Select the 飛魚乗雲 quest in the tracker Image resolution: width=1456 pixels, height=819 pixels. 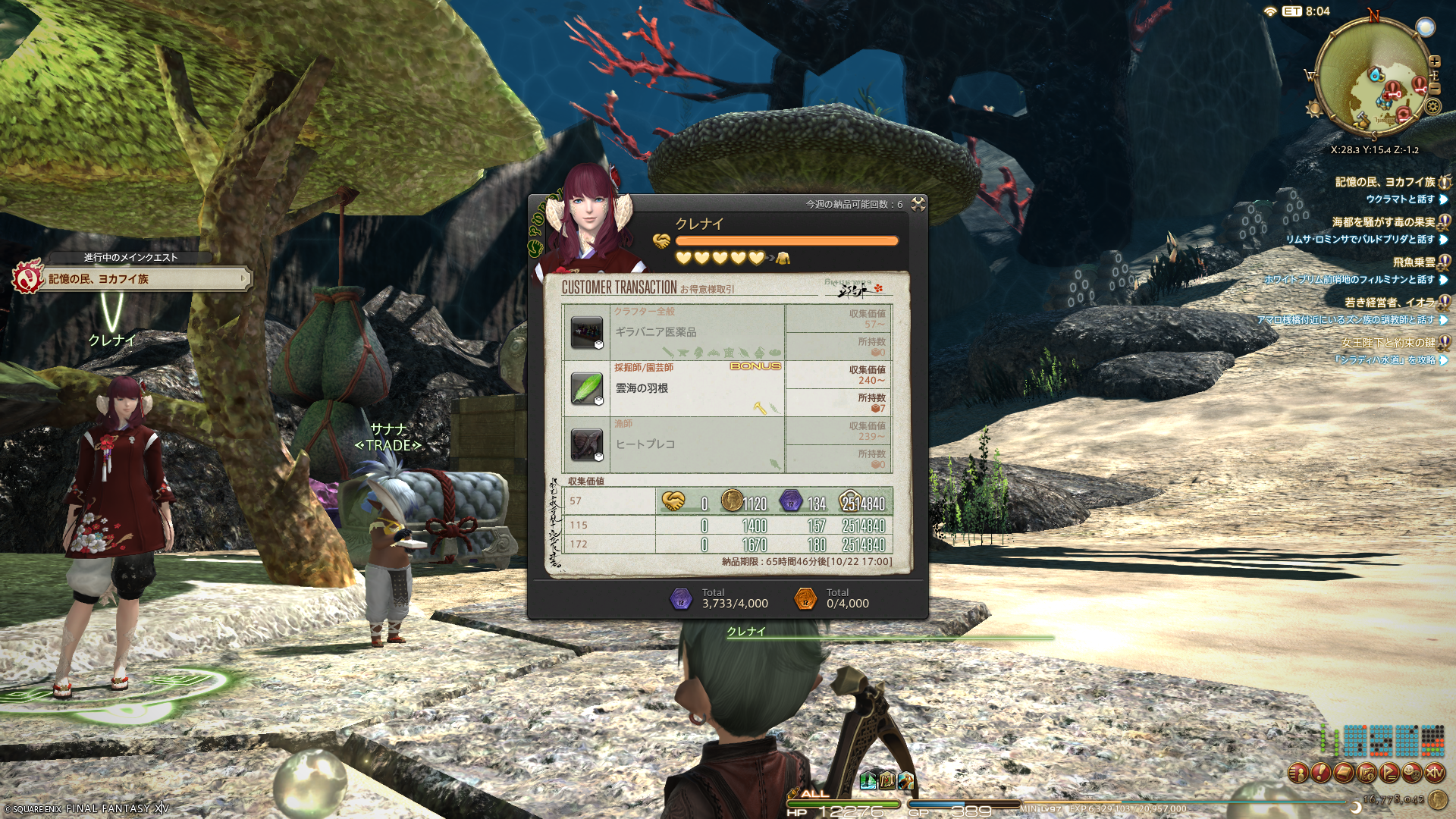1414,262
